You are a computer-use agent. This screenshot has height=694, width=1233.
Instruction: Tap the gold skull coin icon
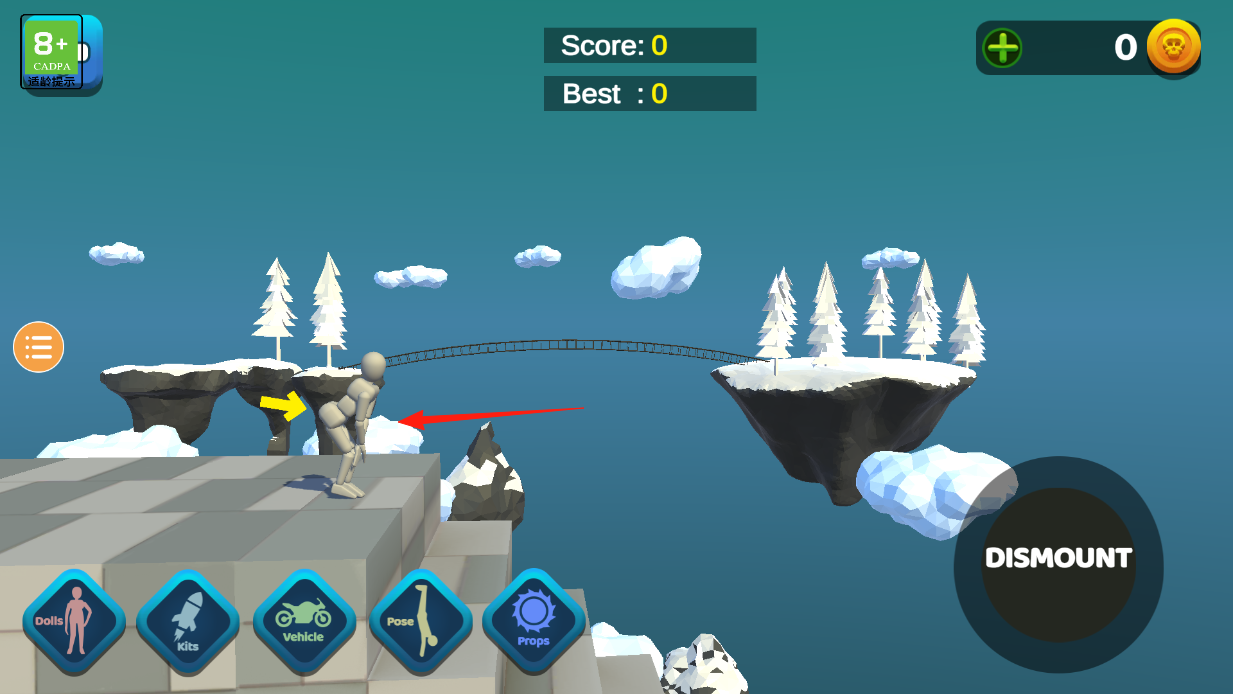point(1173,47)
